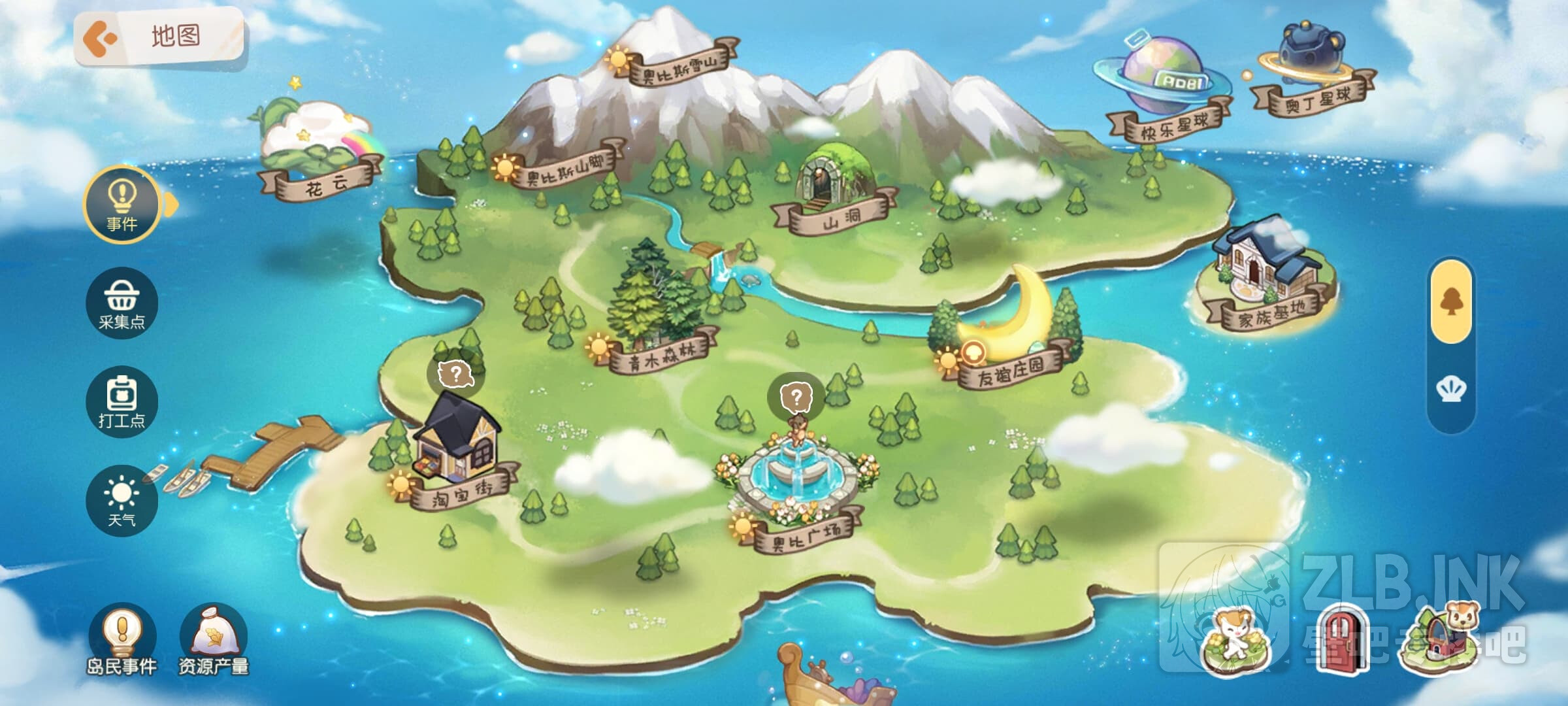Switch to the tree map tab

click(1451, 302)
